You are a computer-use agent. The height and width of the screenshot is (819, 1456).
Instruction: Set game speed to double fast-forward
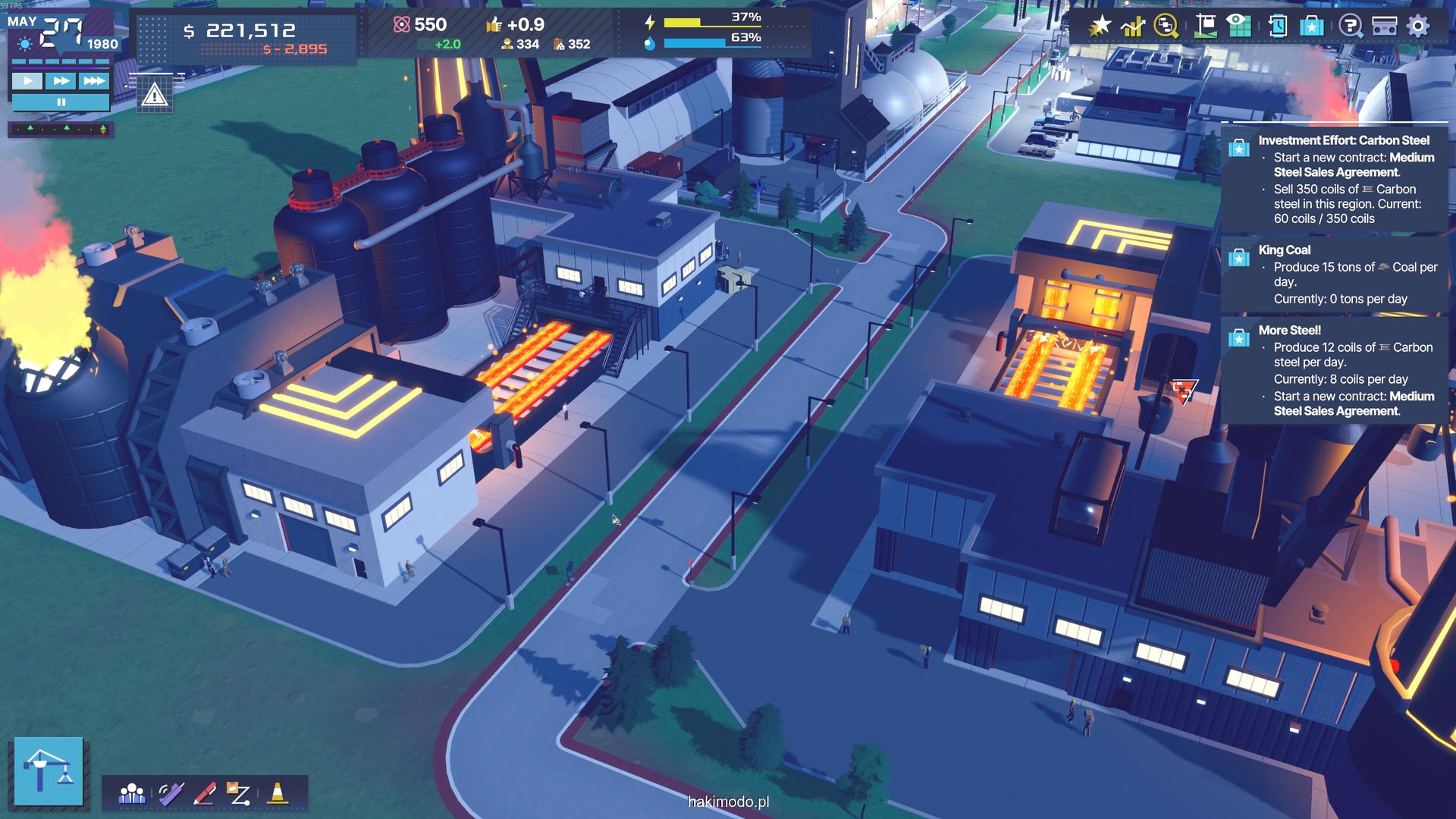coord(61,80)
